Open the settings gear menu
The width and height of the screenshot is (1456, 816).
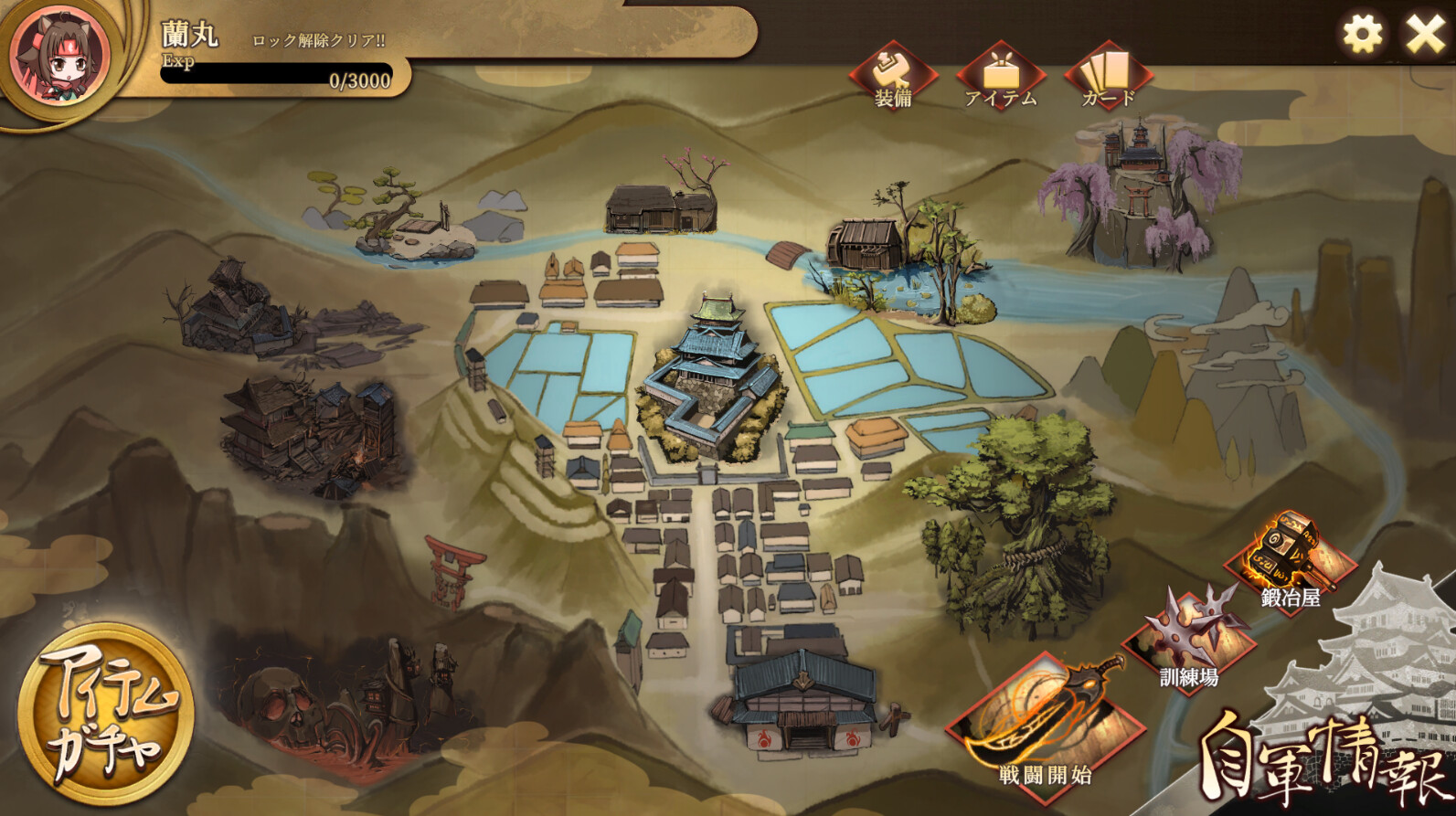1361,33
